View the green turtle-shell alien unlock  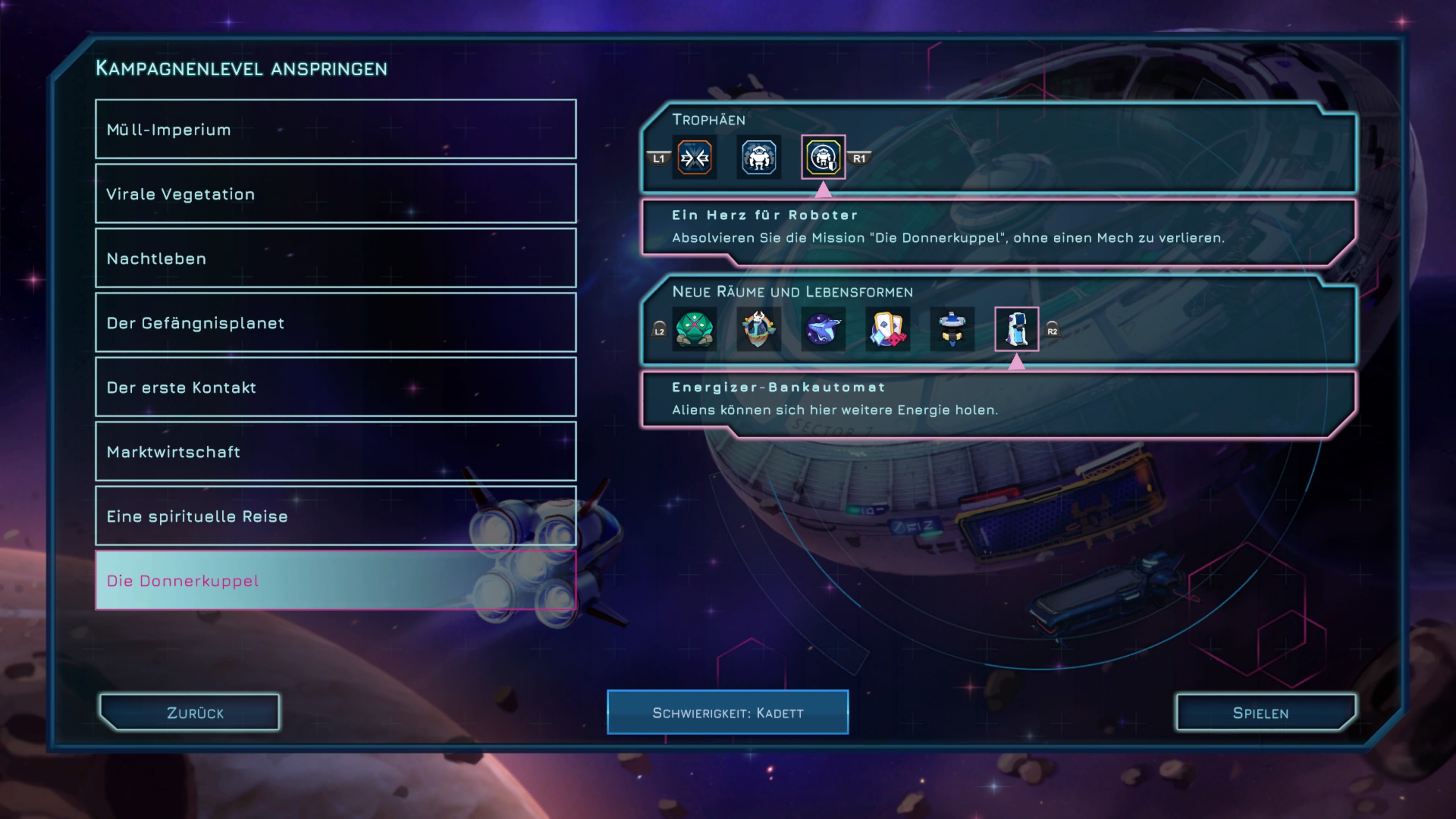point(694,329)
